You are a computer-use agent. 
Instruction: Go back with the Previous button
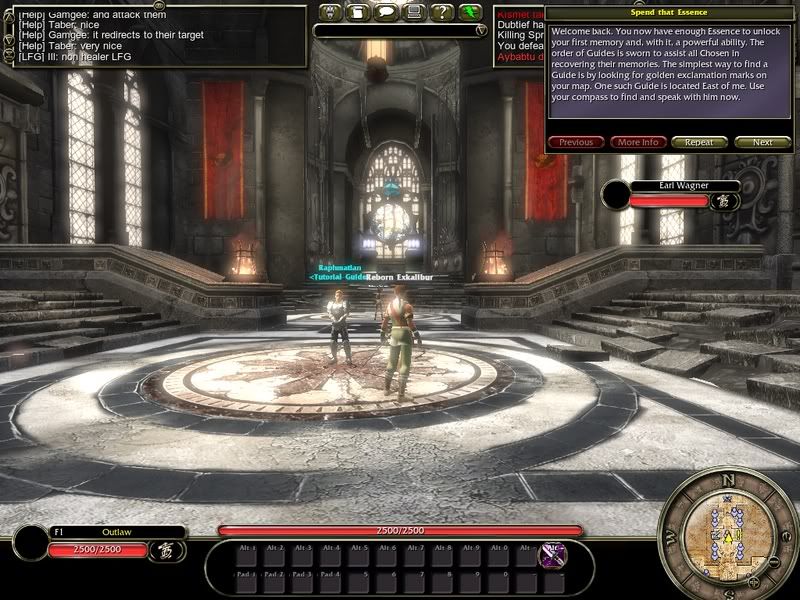click(x=576, y=142)
